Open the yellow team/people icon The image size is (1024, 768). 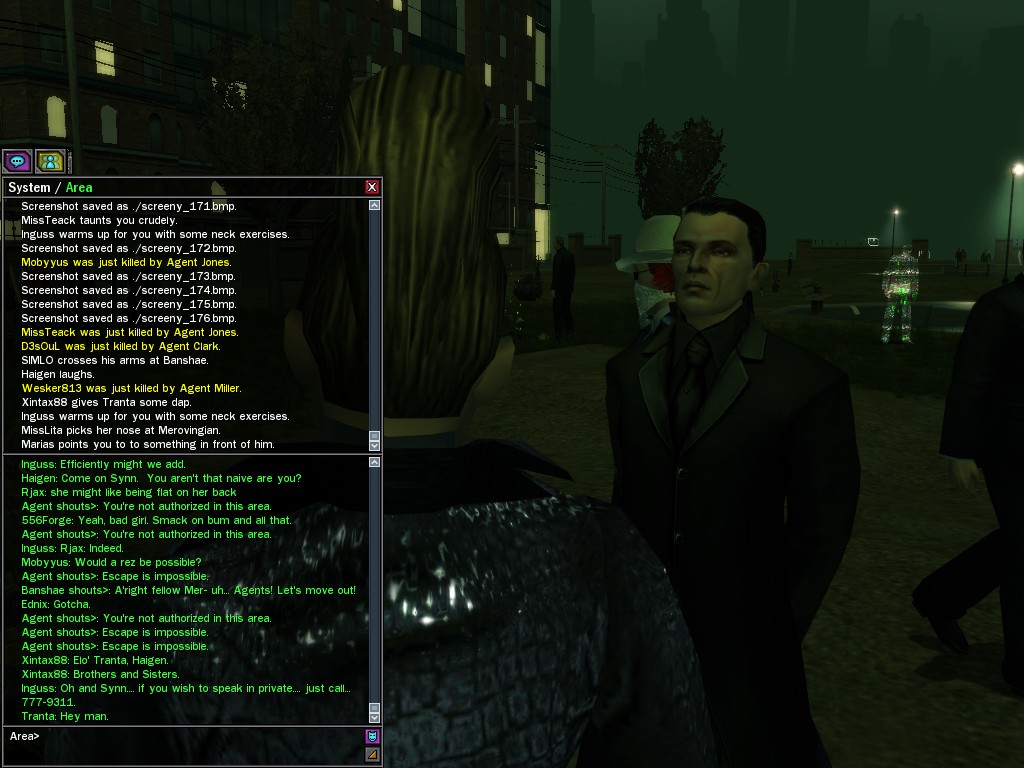pos(50,161)
